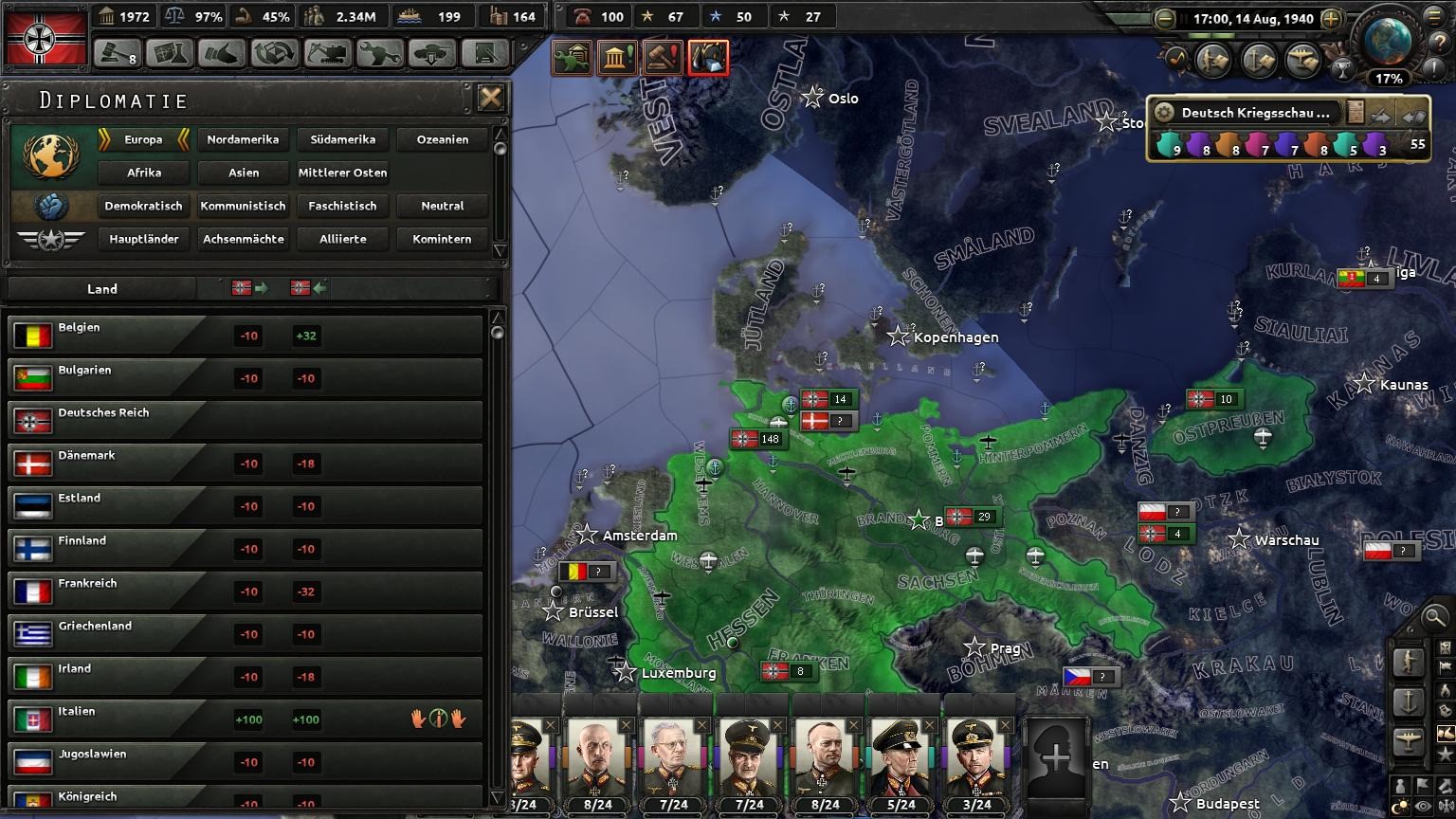Screen dimensions: 1456x819
Task: Select the Deutsch Kriegsschau theater
Action: pos(1255,113)
